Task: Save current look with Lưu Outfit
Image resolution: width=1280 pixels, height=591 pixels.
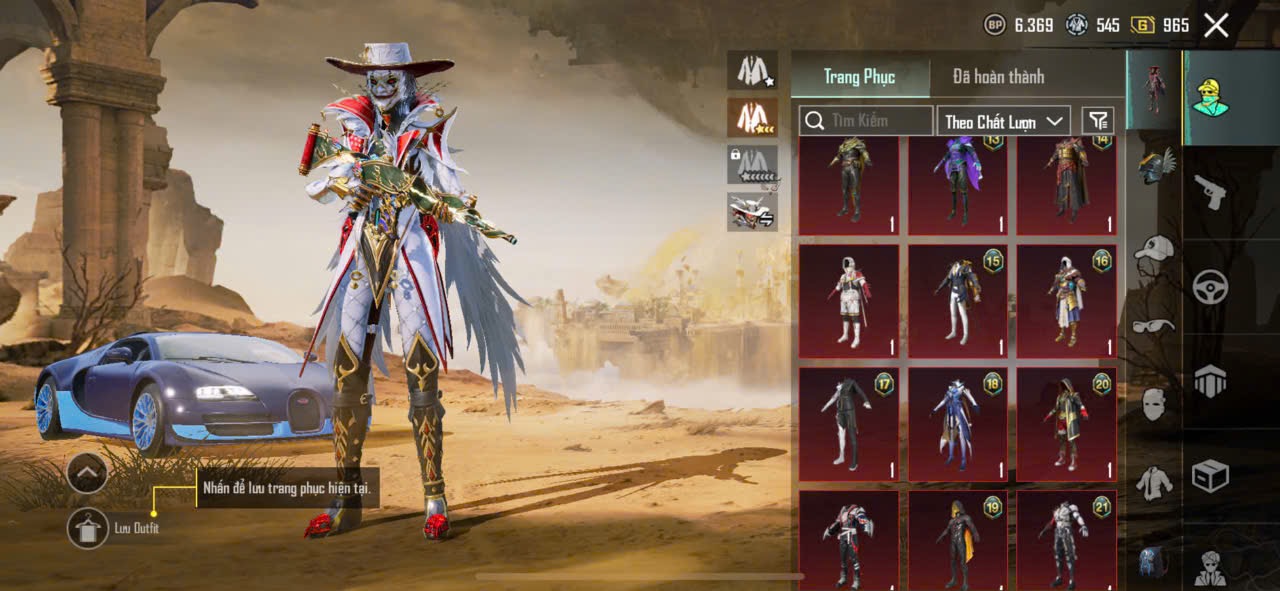Action: coord(88,528)
